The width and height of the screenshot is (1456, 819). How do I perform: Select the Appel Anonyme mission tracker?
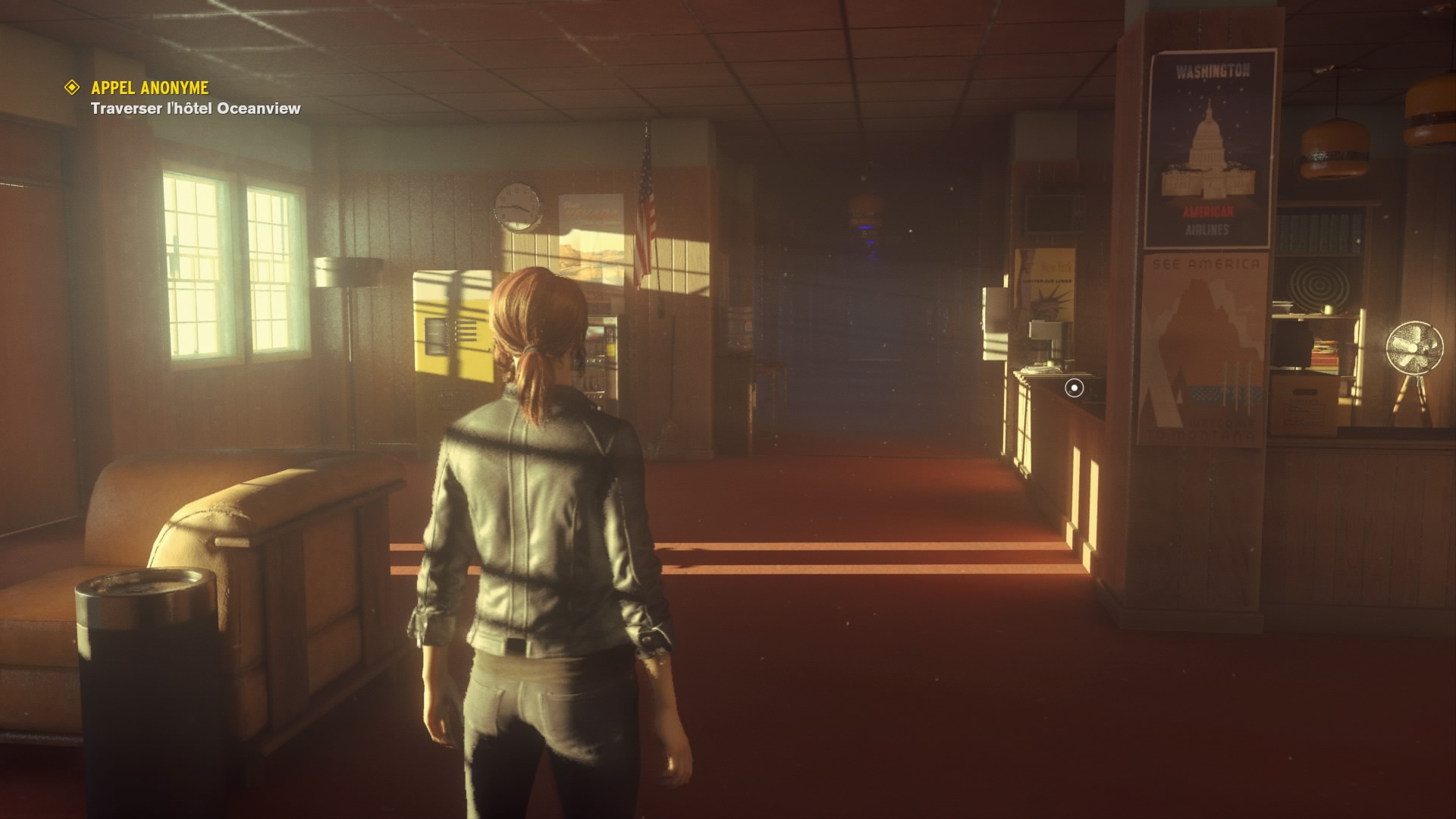(149, 88)
